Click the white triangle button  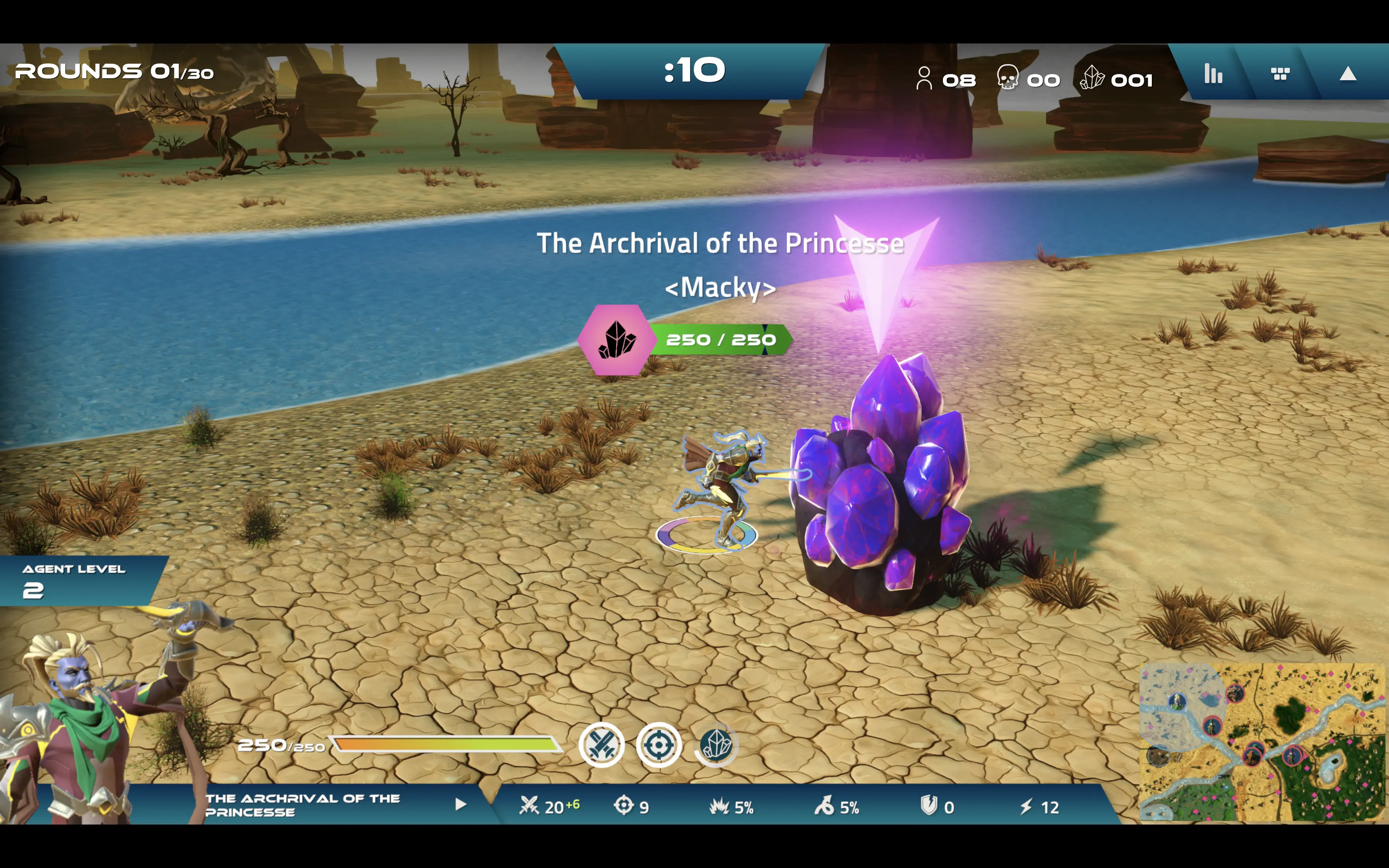tap(1347, 74)
